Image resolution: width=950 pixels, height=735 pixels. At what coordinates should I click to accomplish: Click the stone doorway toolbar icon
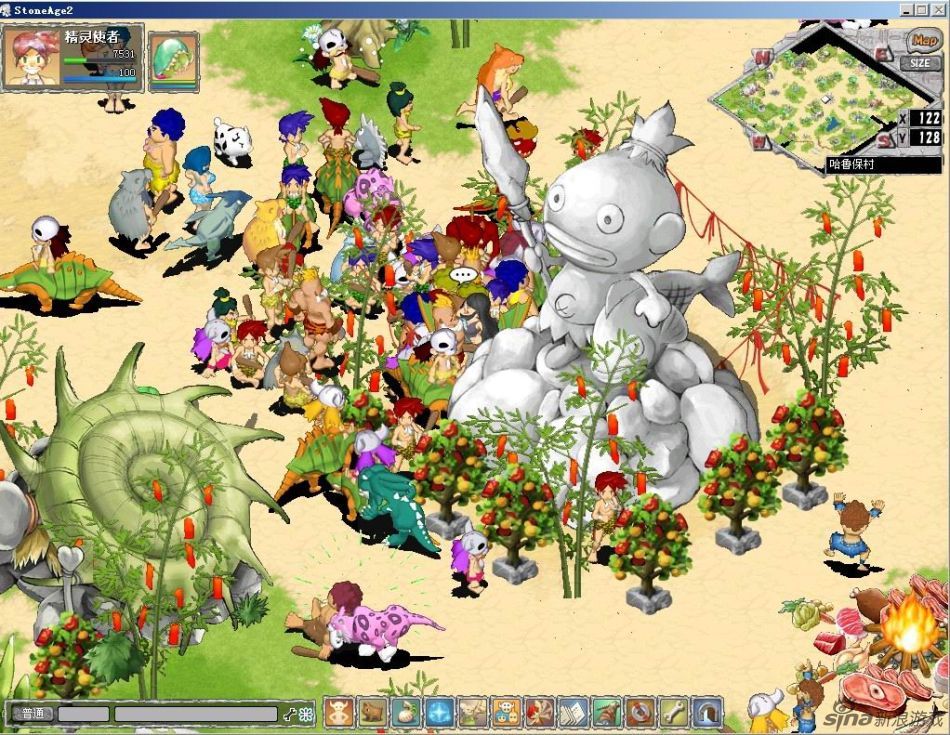[708, 712]
